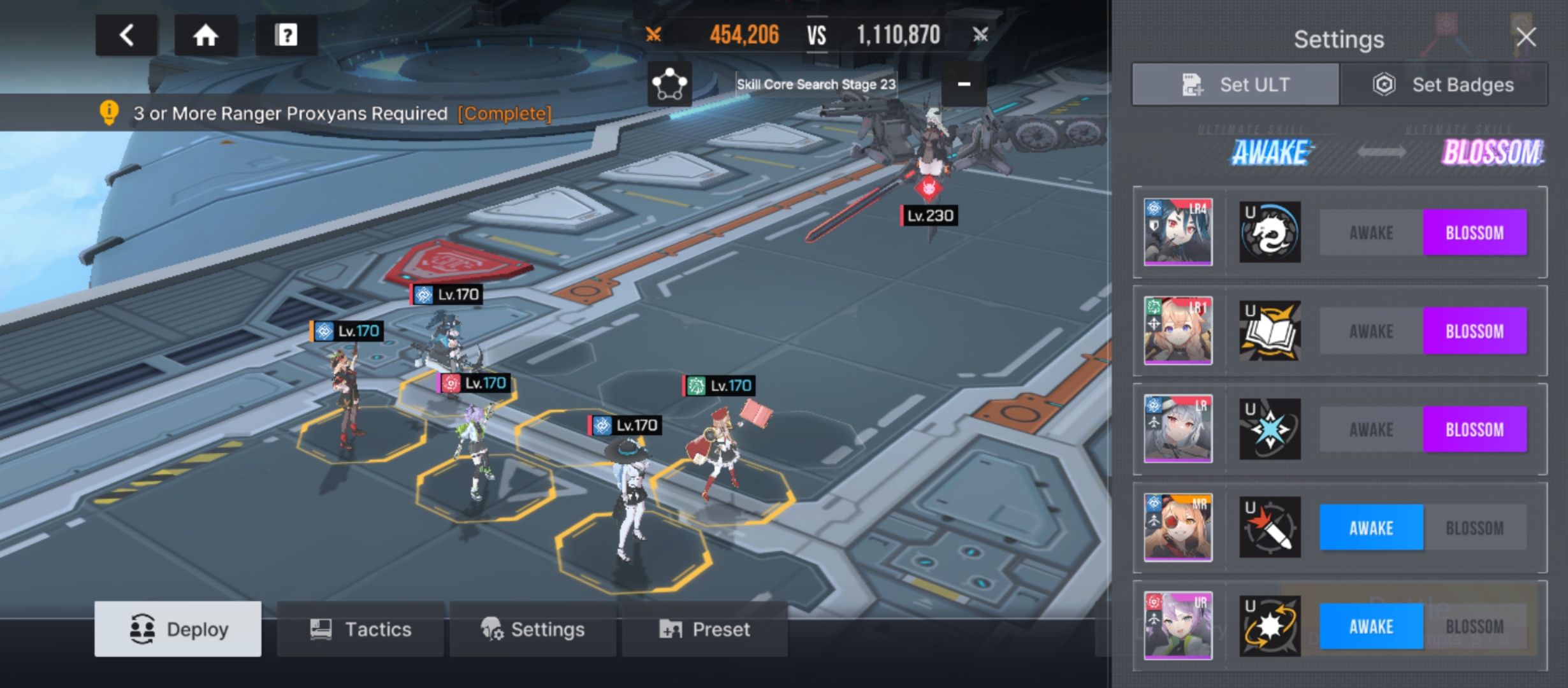Choose BLOSSOM for the purple-haired UR character
1568x688 pixels.
(1474, 627)
